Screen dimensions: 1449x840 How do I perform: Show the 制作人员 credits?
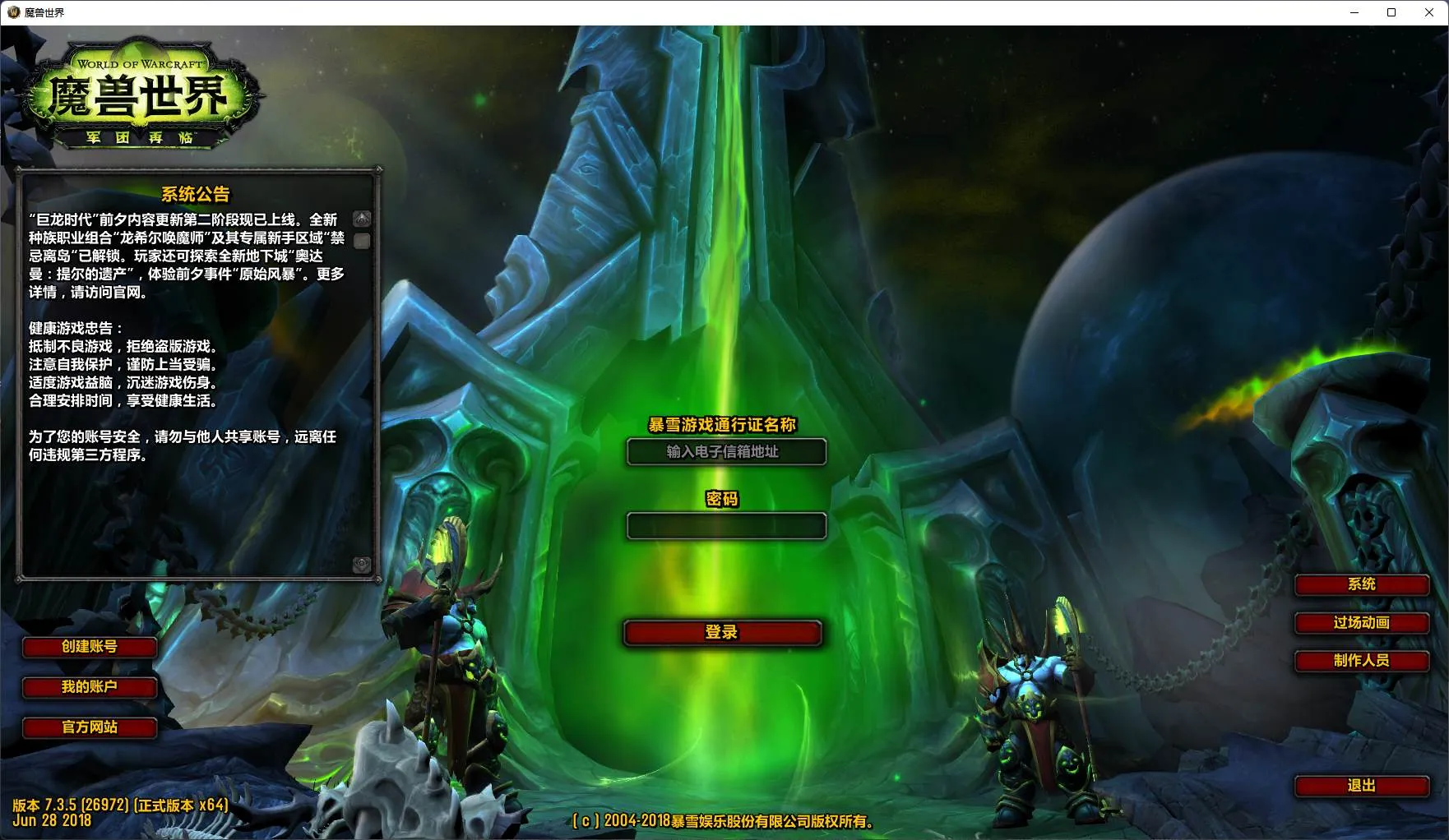(1362, 661)
